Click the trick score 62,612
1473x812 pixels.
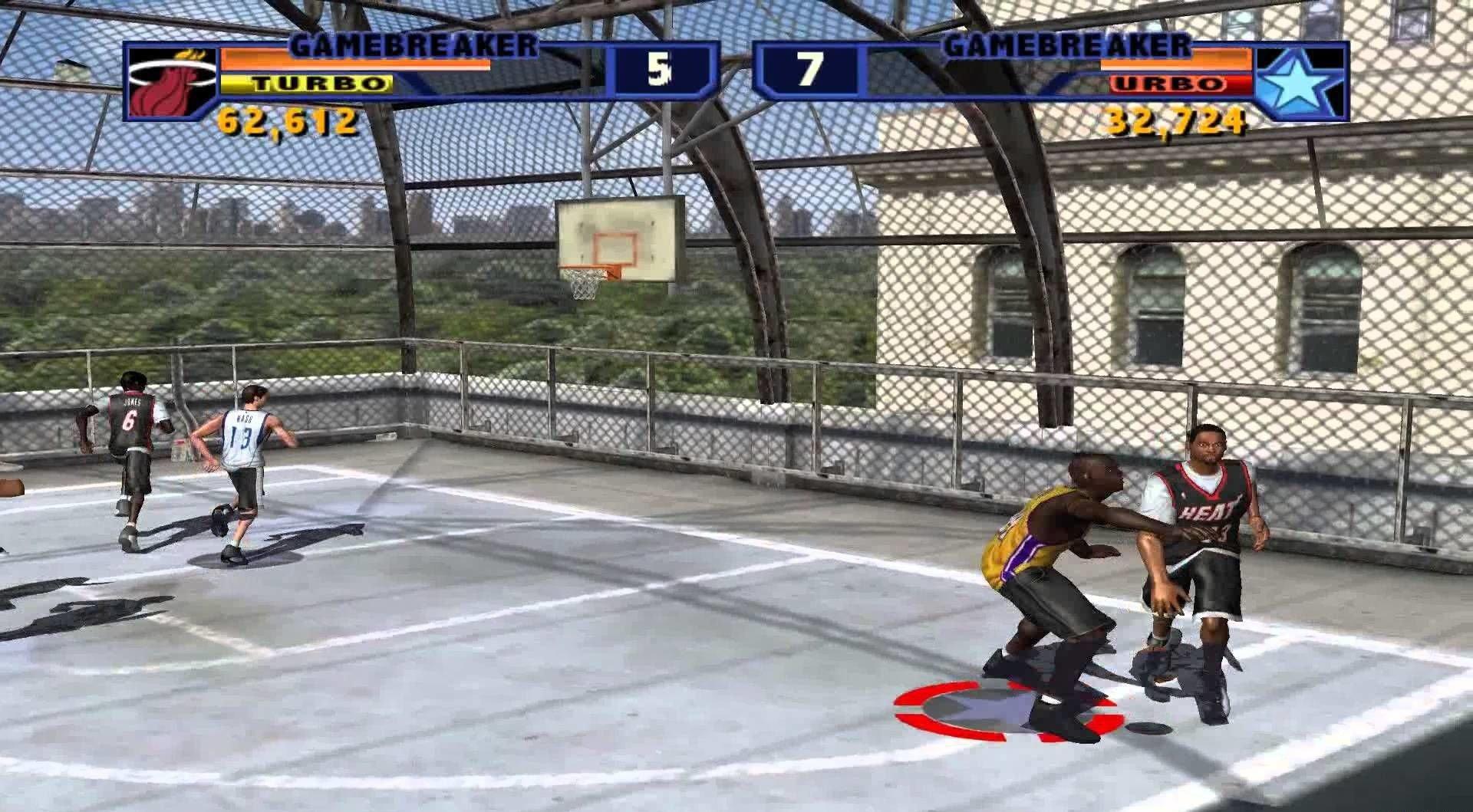pos(288,119)
